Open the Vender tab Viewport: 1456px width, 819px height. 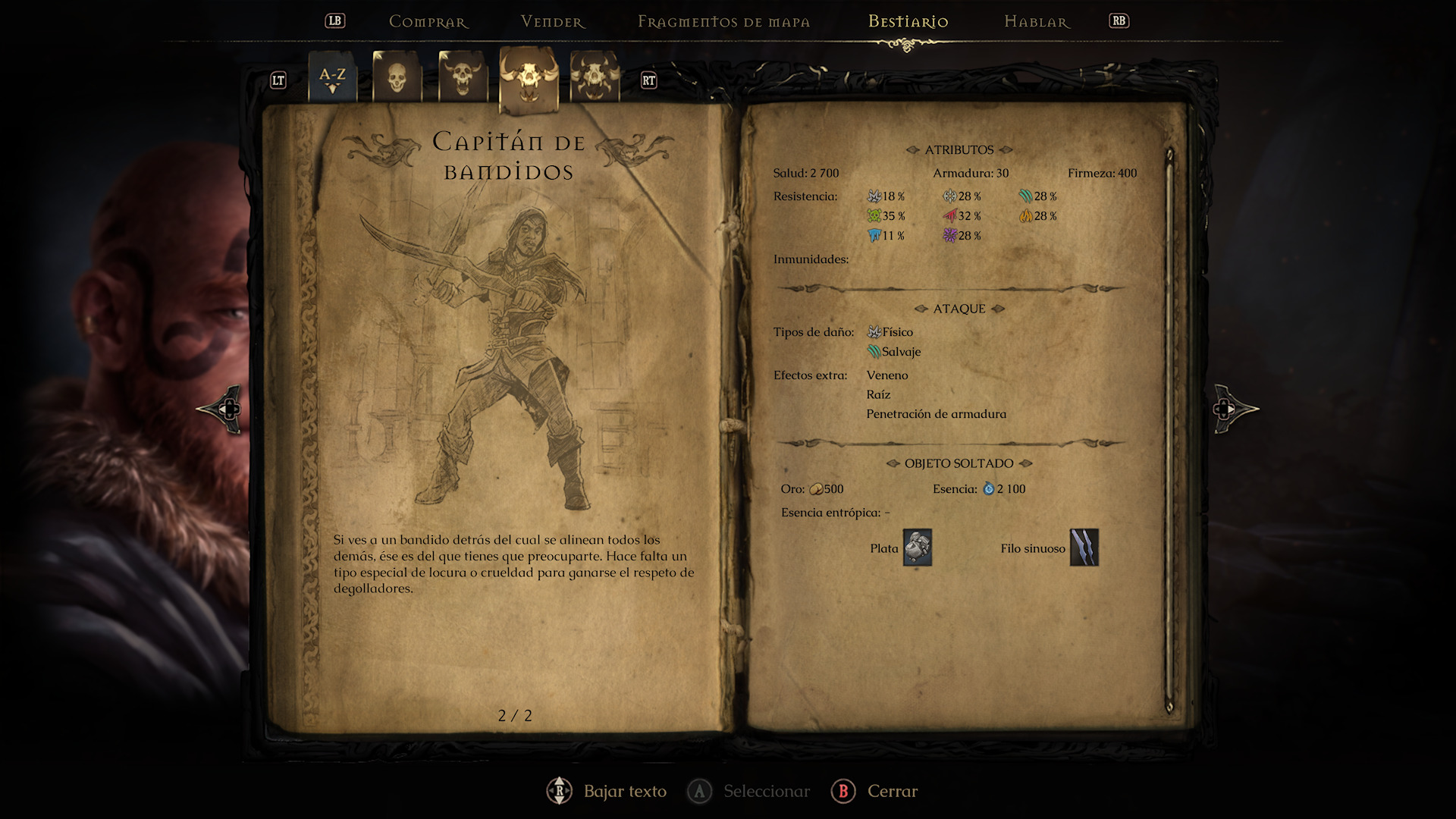(553, 22)
